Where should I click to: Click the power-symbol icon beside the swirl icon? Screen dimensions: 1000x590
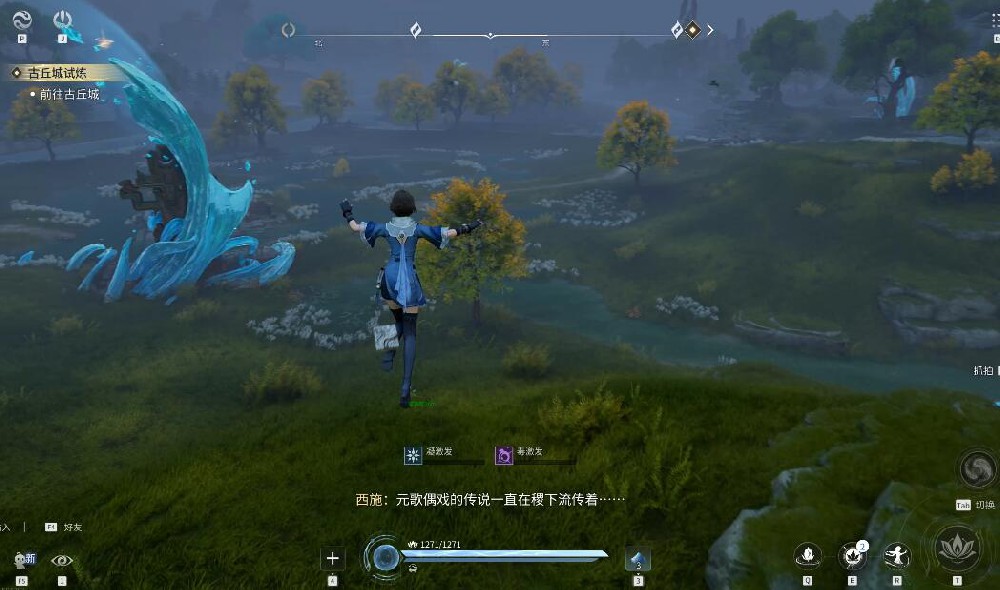[62, 19]
